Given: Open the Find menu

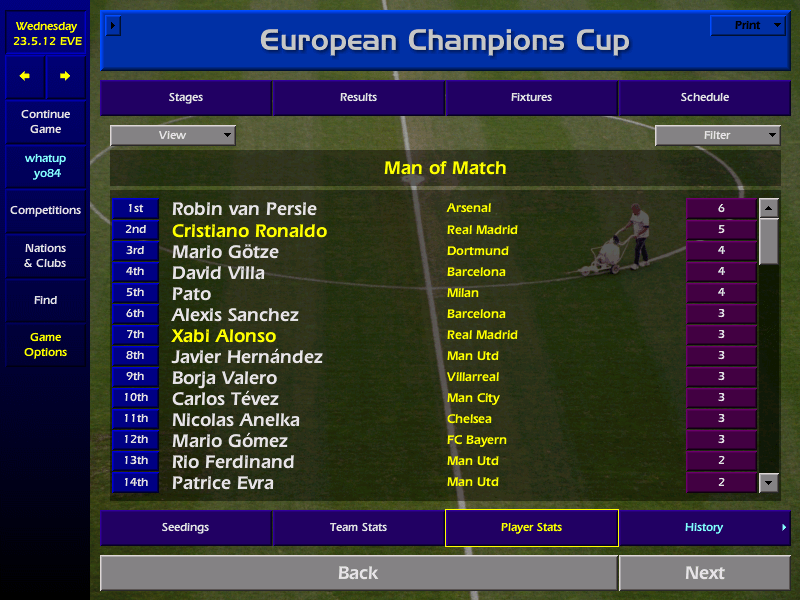Looking at the screenshot, I should (45, 300).
